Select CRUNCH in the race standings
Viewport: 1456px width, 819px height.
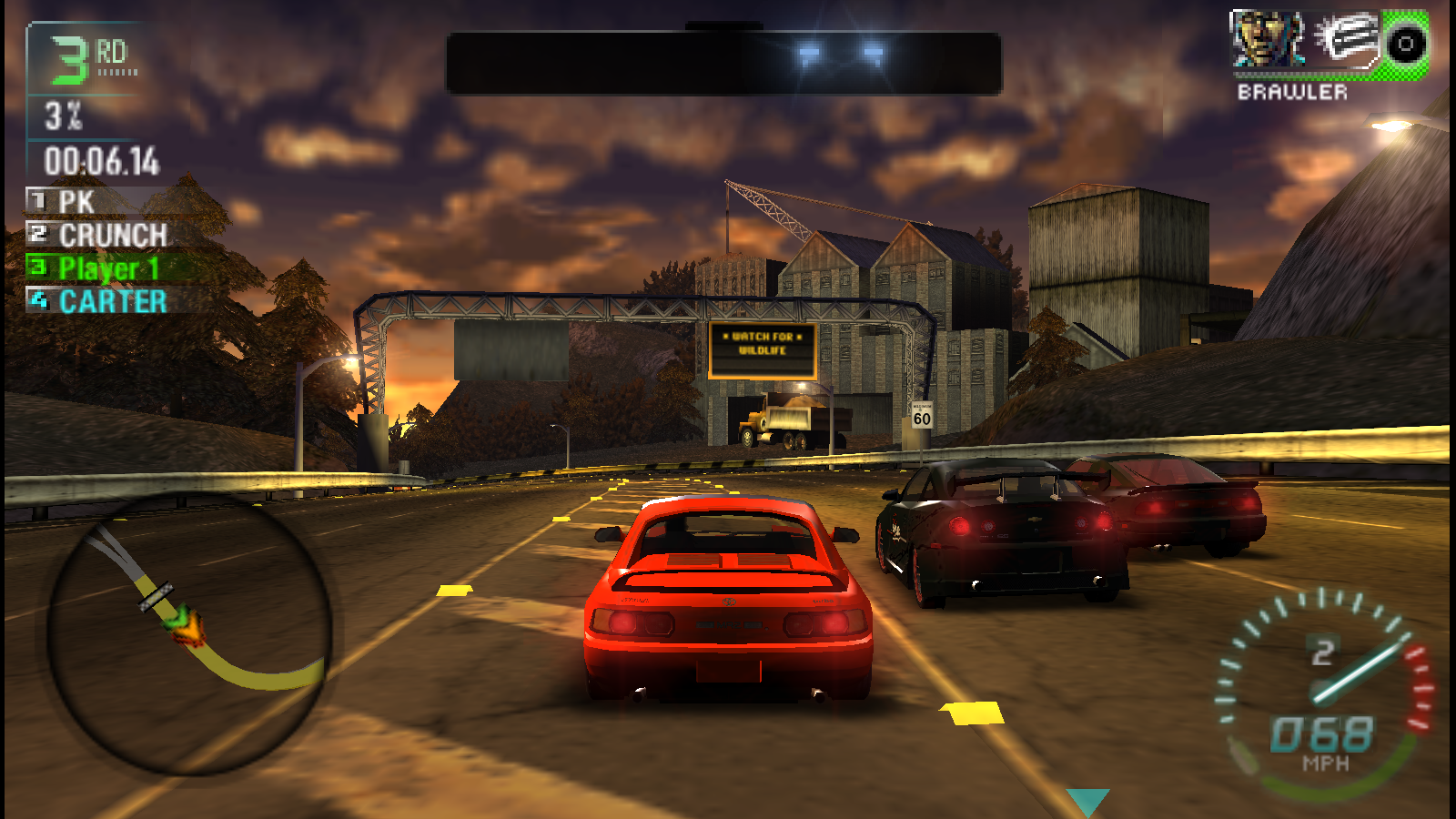[x=112, y=235]
